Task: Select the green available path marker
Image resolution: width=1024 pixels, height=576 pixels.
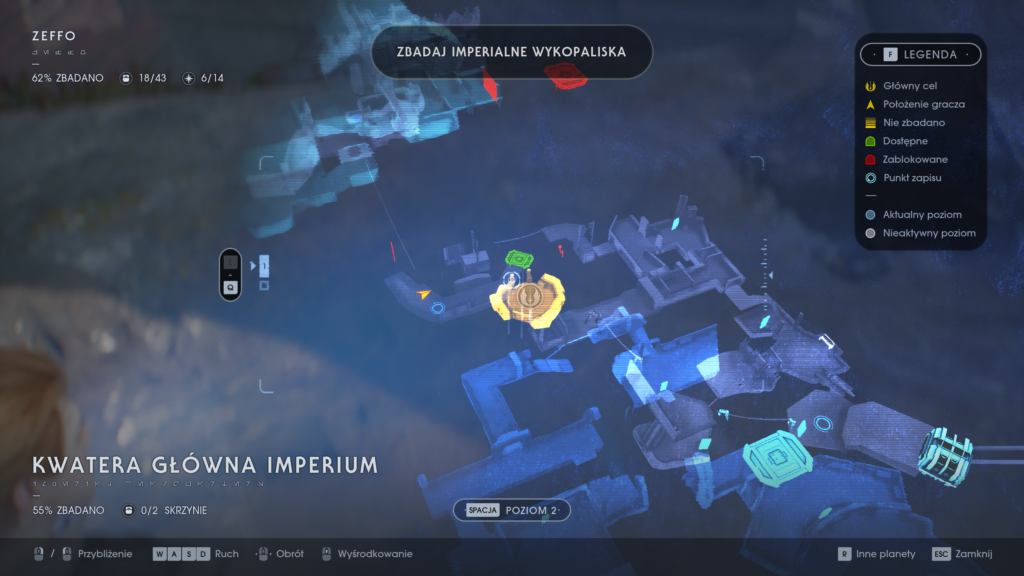Action: [519, 259]
